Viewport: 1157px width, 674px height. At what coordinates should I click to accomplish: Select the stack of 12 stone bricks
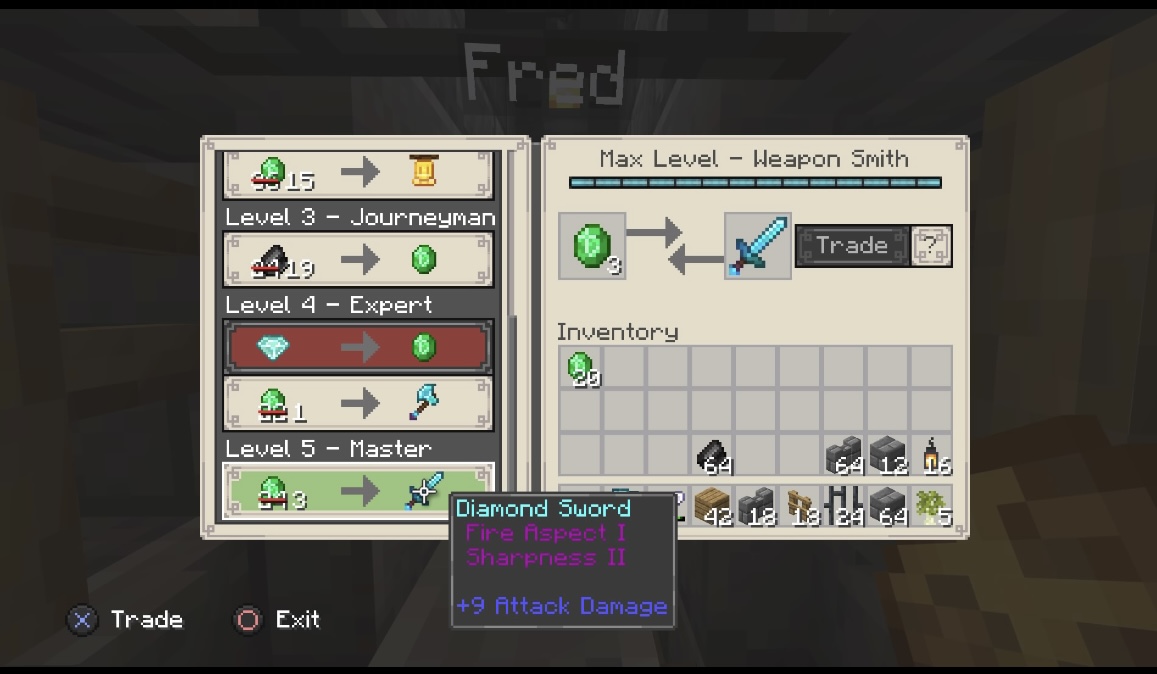click(x=888, y=456)
